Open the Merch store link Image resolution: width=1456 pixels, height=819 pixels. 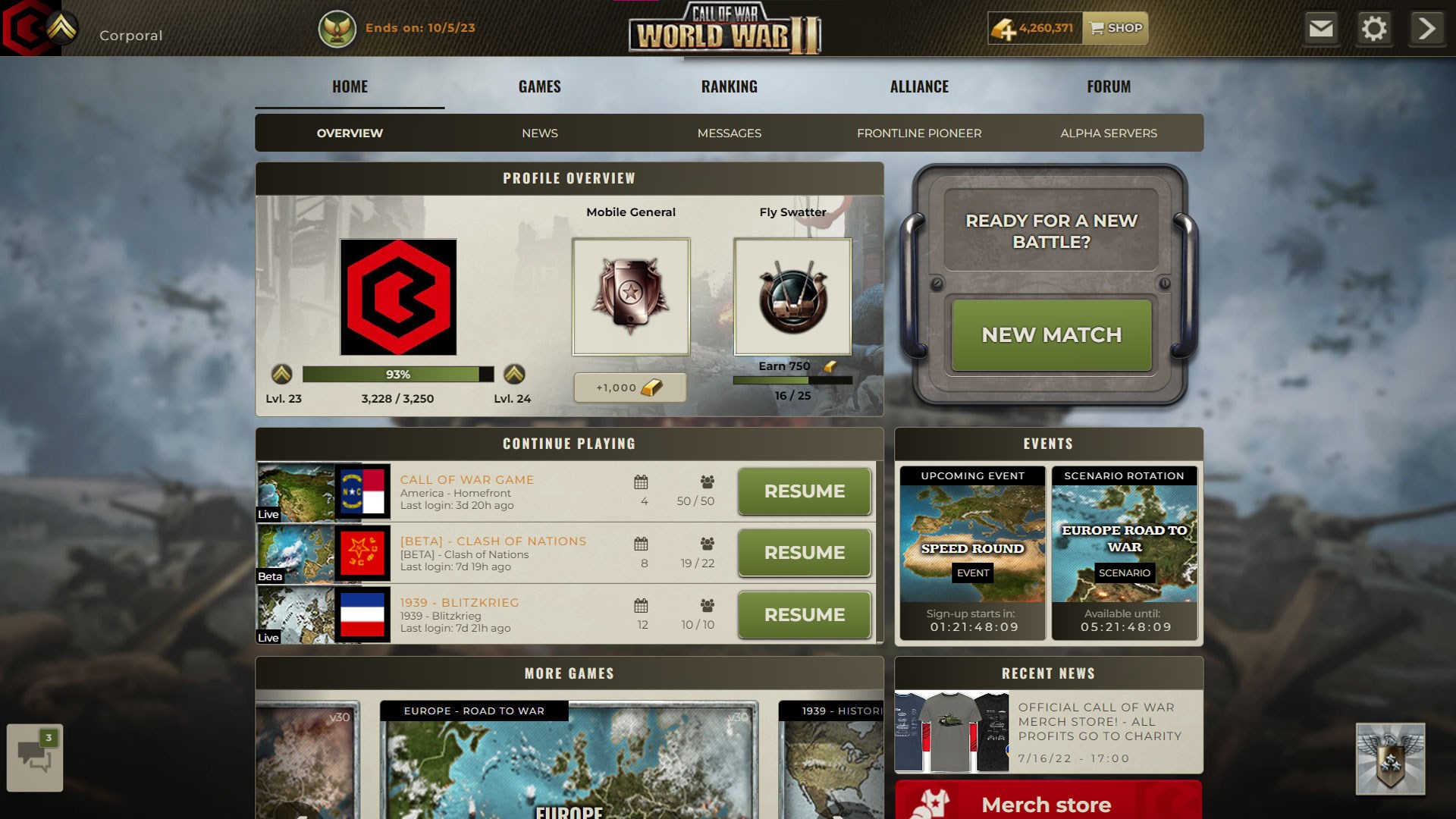click(x=1046, y=804)
